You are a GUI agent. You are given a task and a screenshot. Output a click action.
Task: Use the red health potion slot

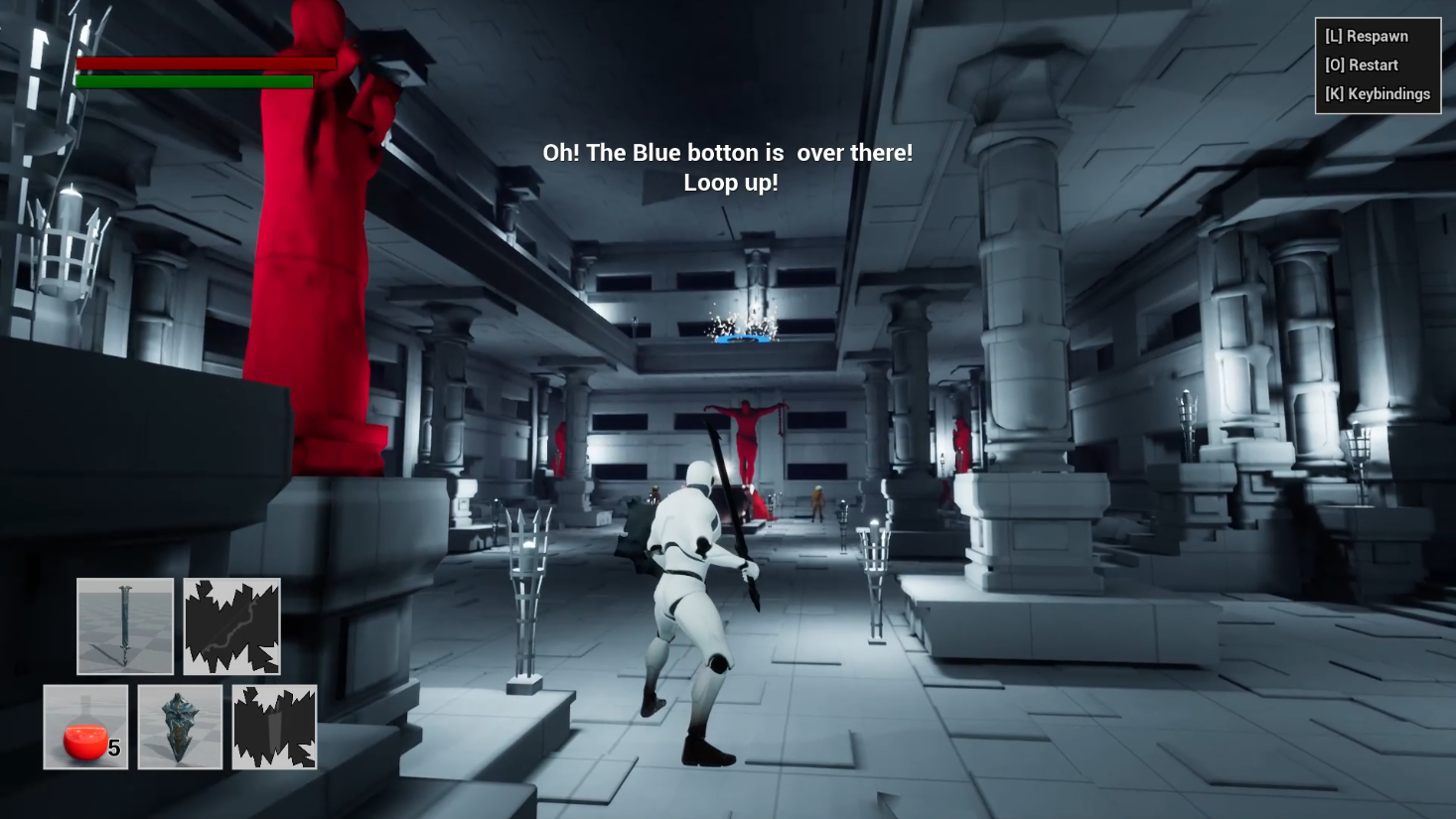pos(85,727)
